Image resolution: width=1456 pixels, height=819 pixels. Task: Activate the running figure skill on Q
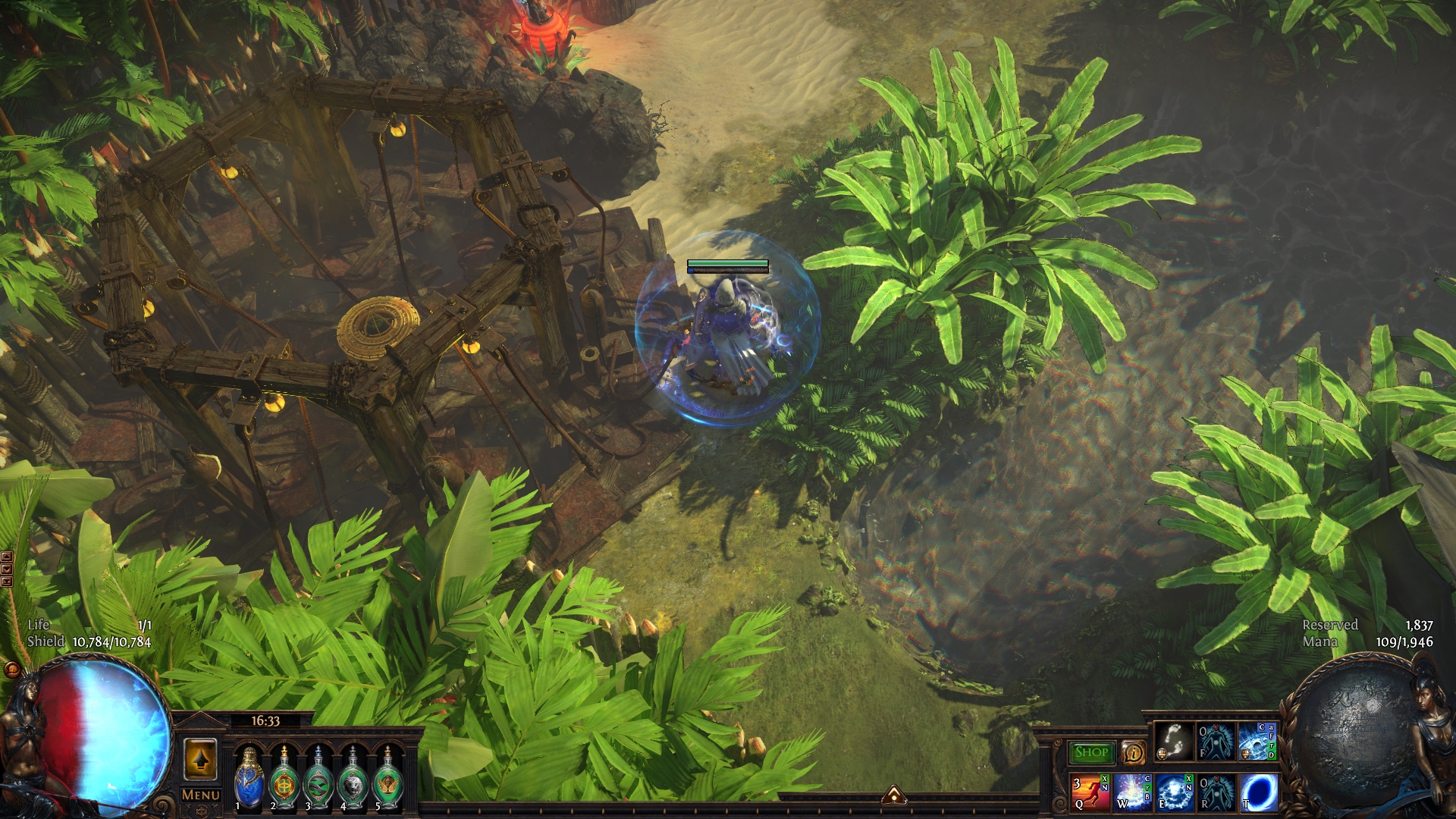[1090, 792]
